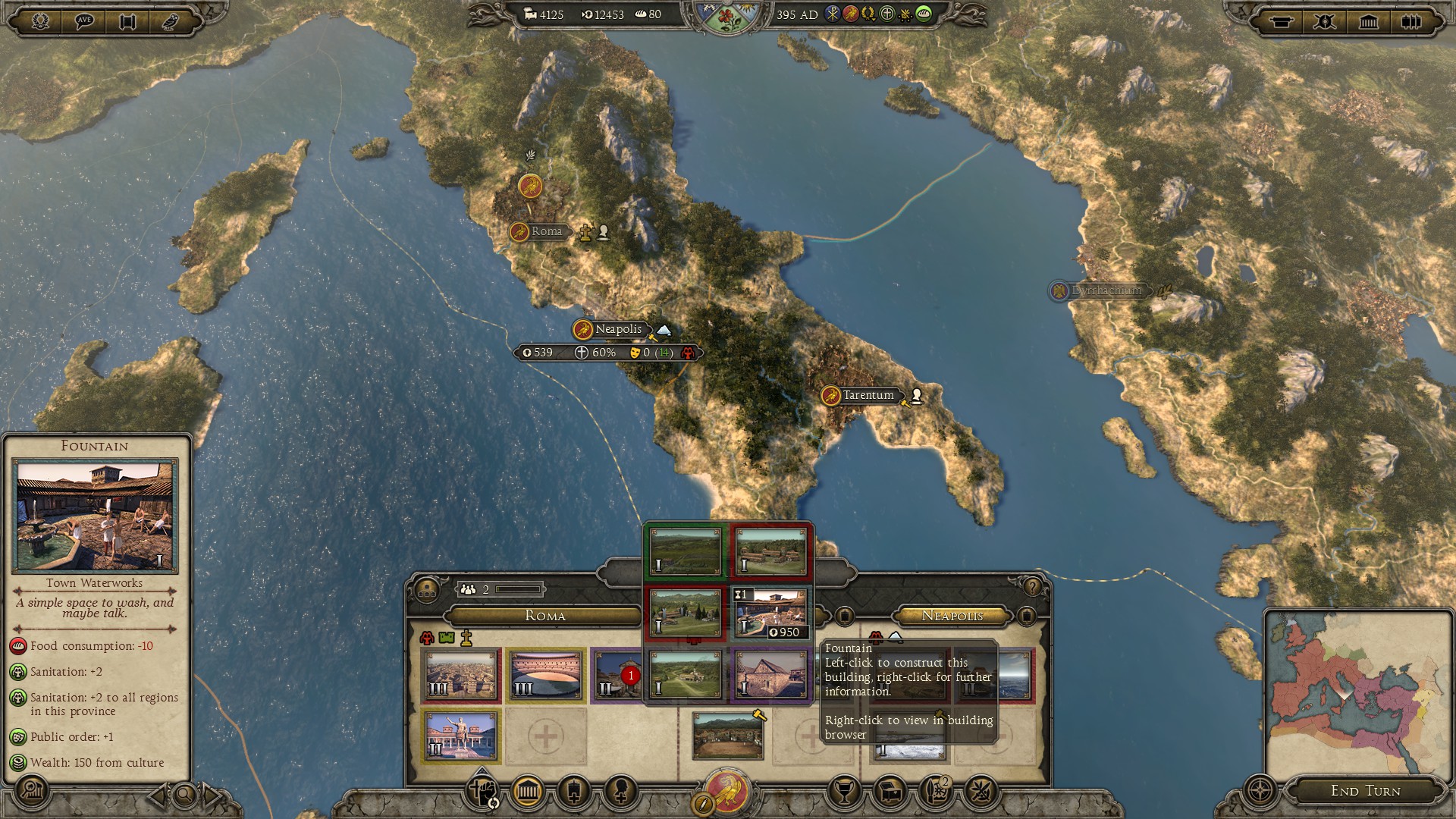Open the temple columns menu in top bar
The width and height of the screenshot is (1456, 819).
(1368, 21)
